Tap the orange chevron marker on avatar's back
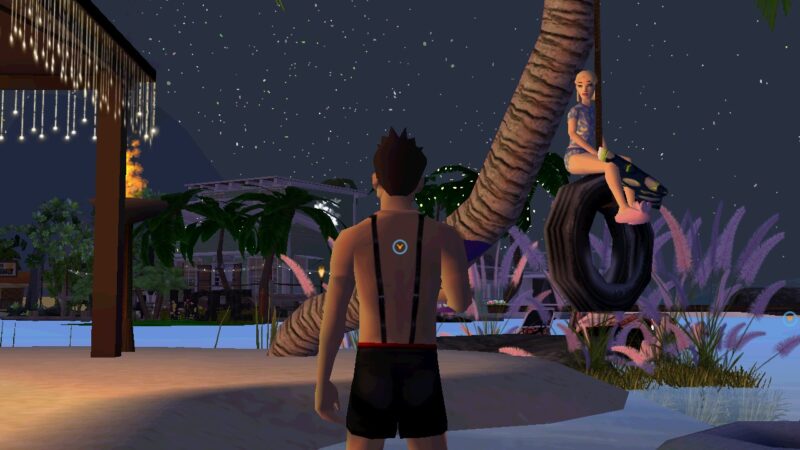 (x=399, y=245)
